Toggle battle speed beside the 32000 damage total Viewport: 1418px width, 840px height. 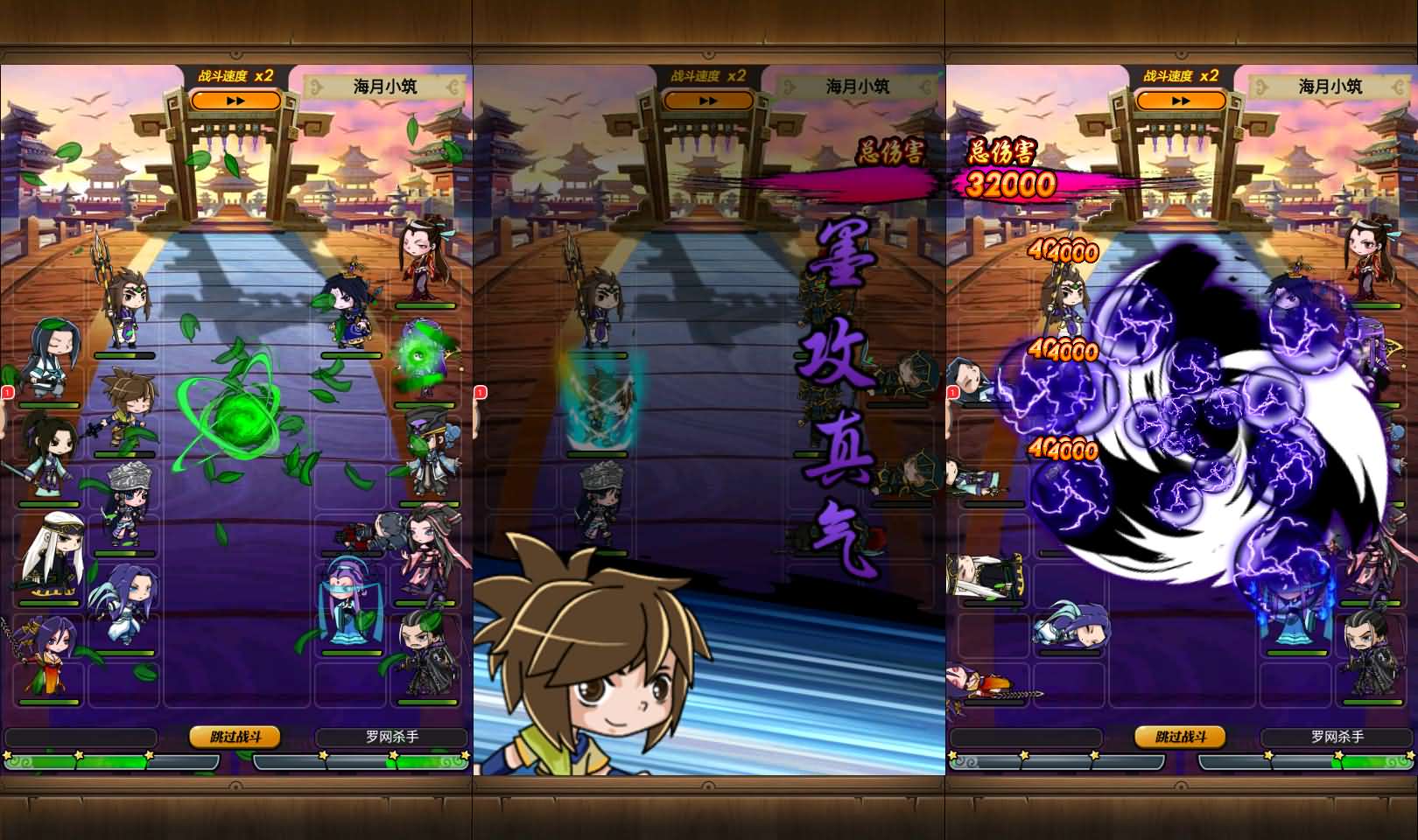[x=1181, y=101]
